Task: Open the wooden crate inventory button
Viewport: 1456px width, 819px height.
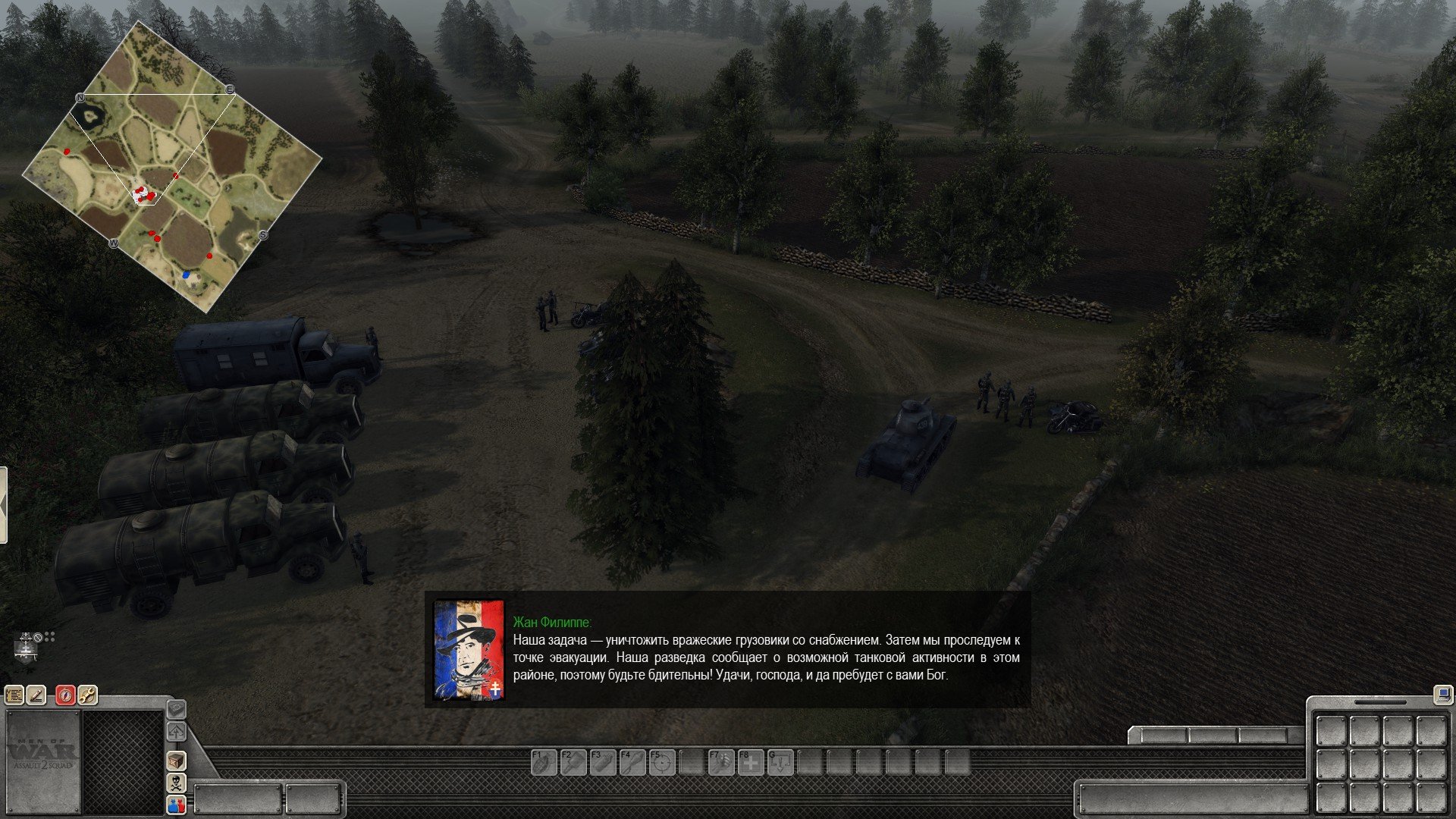Action: click(x=176, y=761)
